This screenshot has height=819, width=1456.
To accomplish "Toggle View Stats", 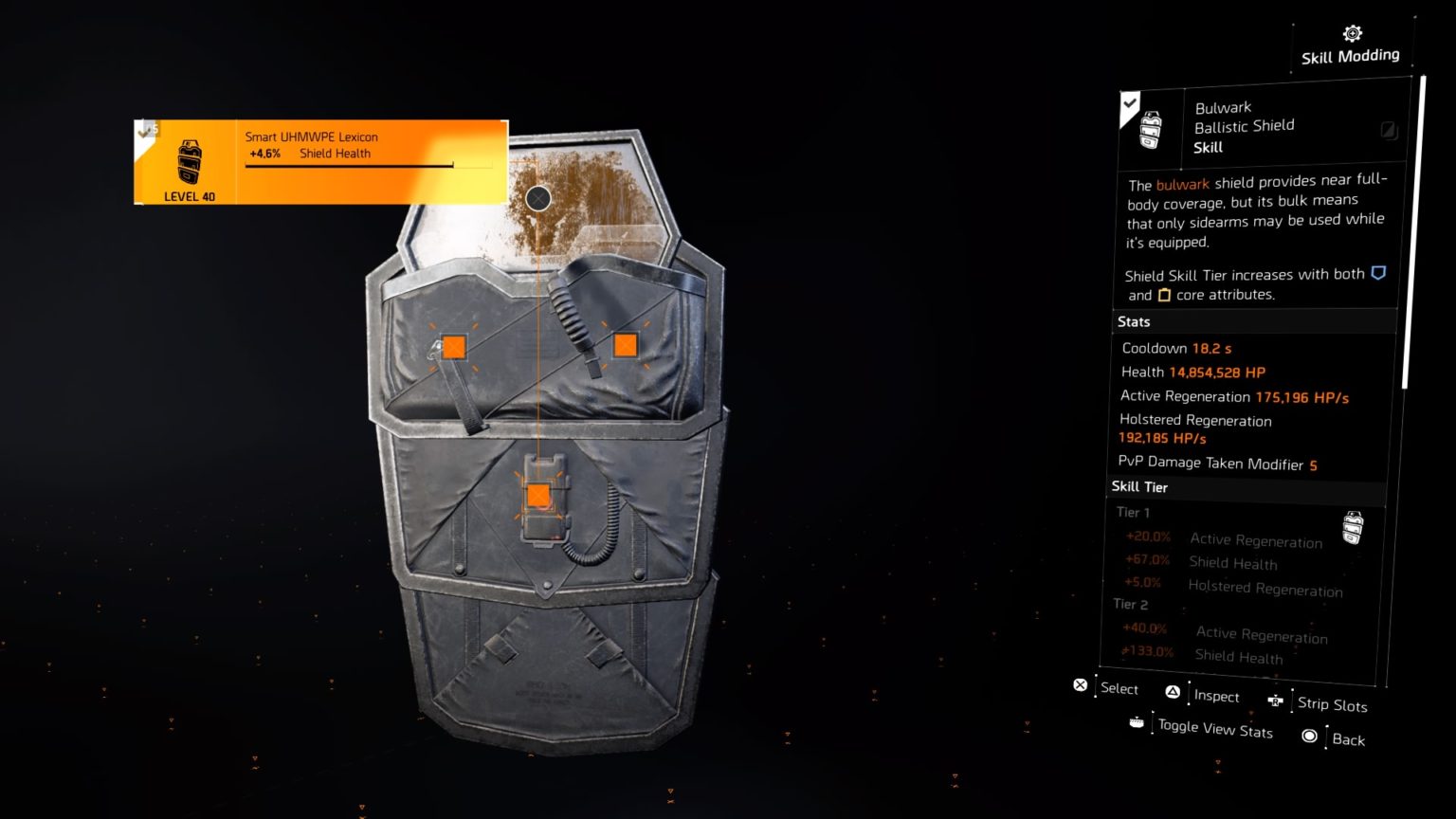I will click(1215, 728).
